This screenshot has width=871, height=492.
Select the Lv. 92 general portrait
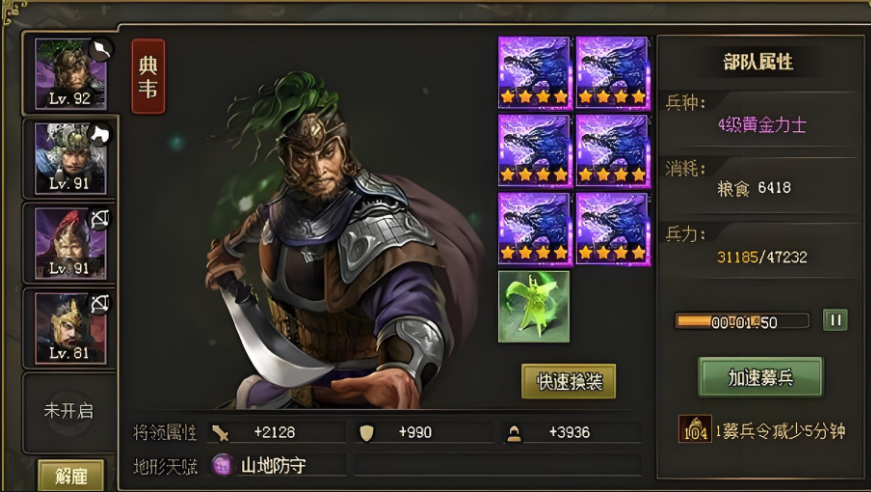coord(69,75)
